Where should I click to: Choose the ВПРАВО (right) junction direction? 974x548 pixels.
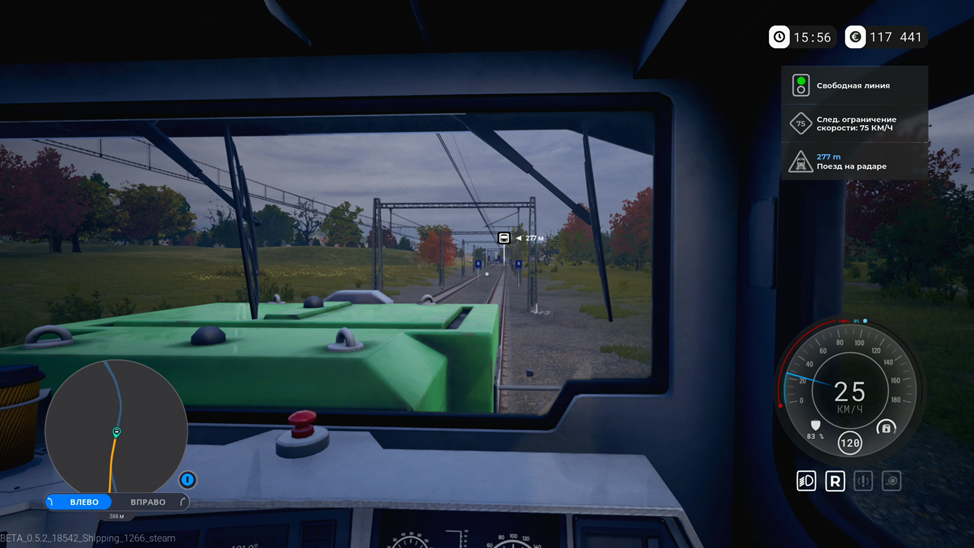pos(148,502)
